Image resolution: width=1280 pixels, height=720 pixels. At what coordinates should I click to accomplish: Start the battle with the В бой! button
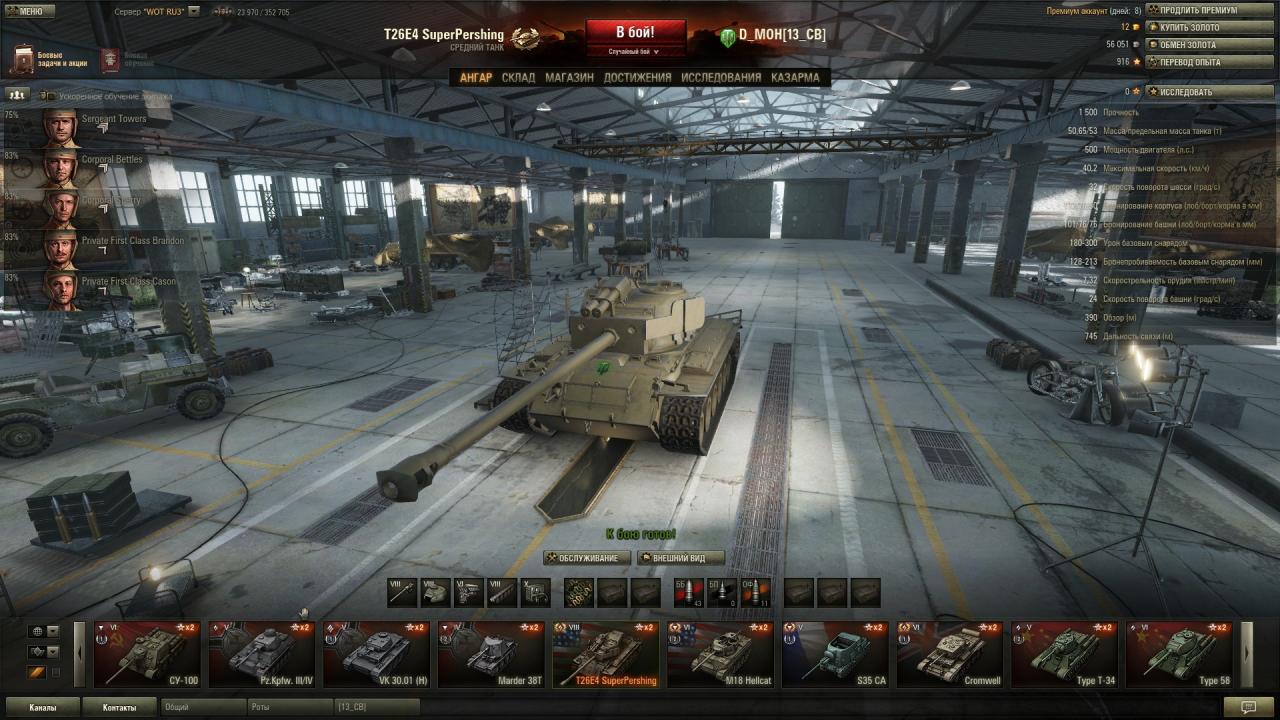tap(635, 32)
